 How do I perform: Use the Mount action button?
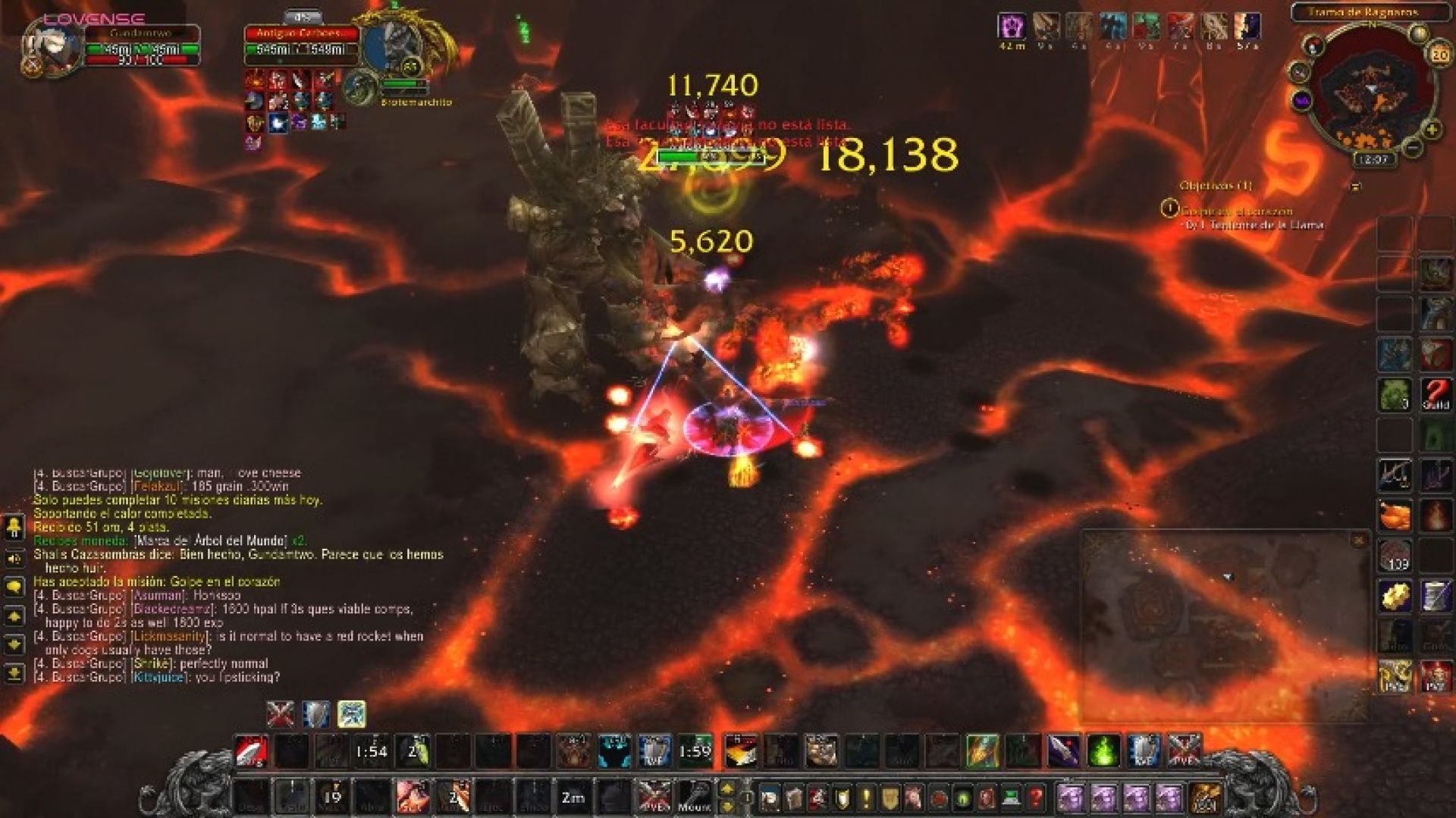pyautogui.click(x=694, y=798)
